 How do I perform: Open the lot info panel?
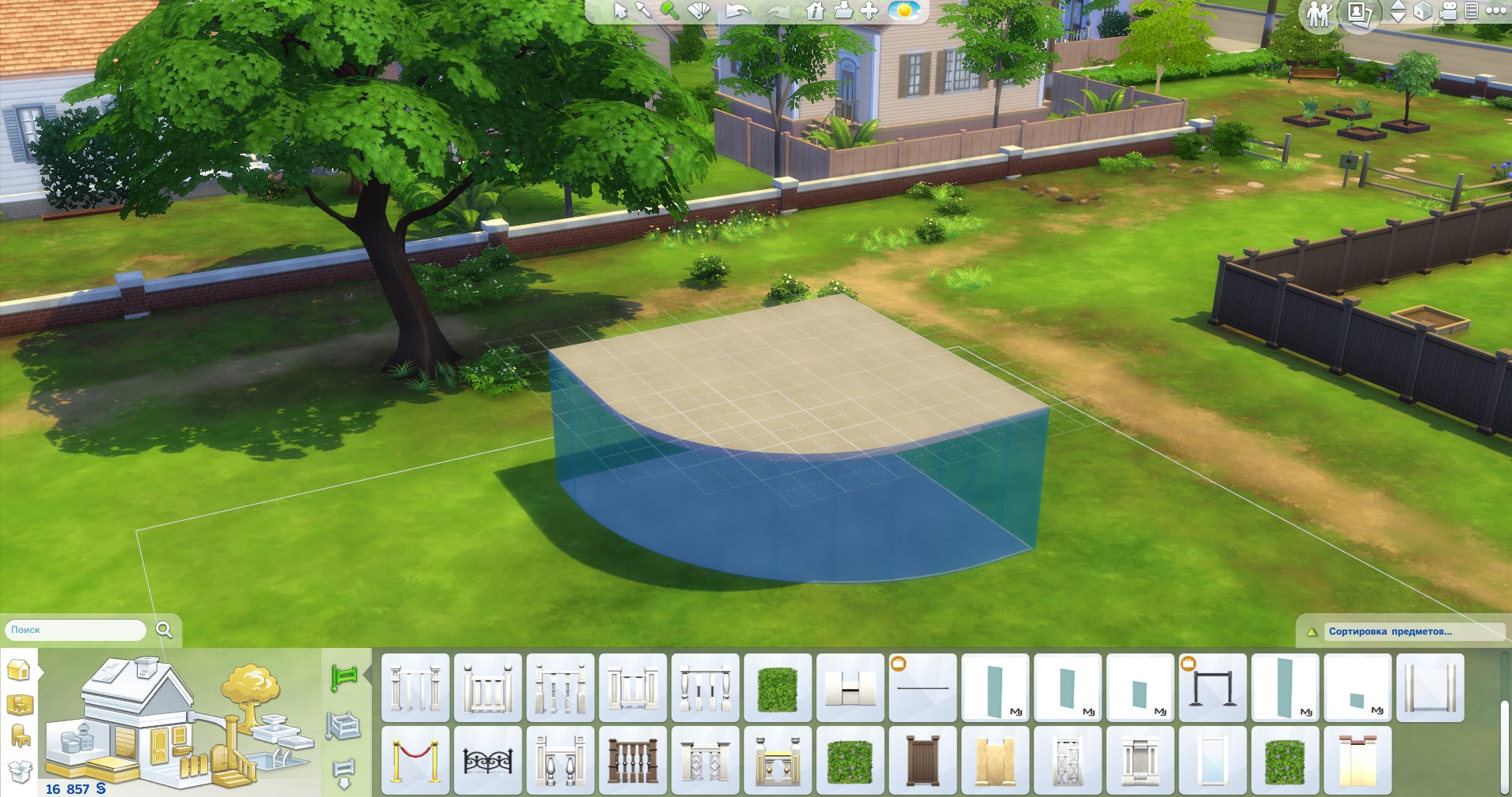point(815,11)
